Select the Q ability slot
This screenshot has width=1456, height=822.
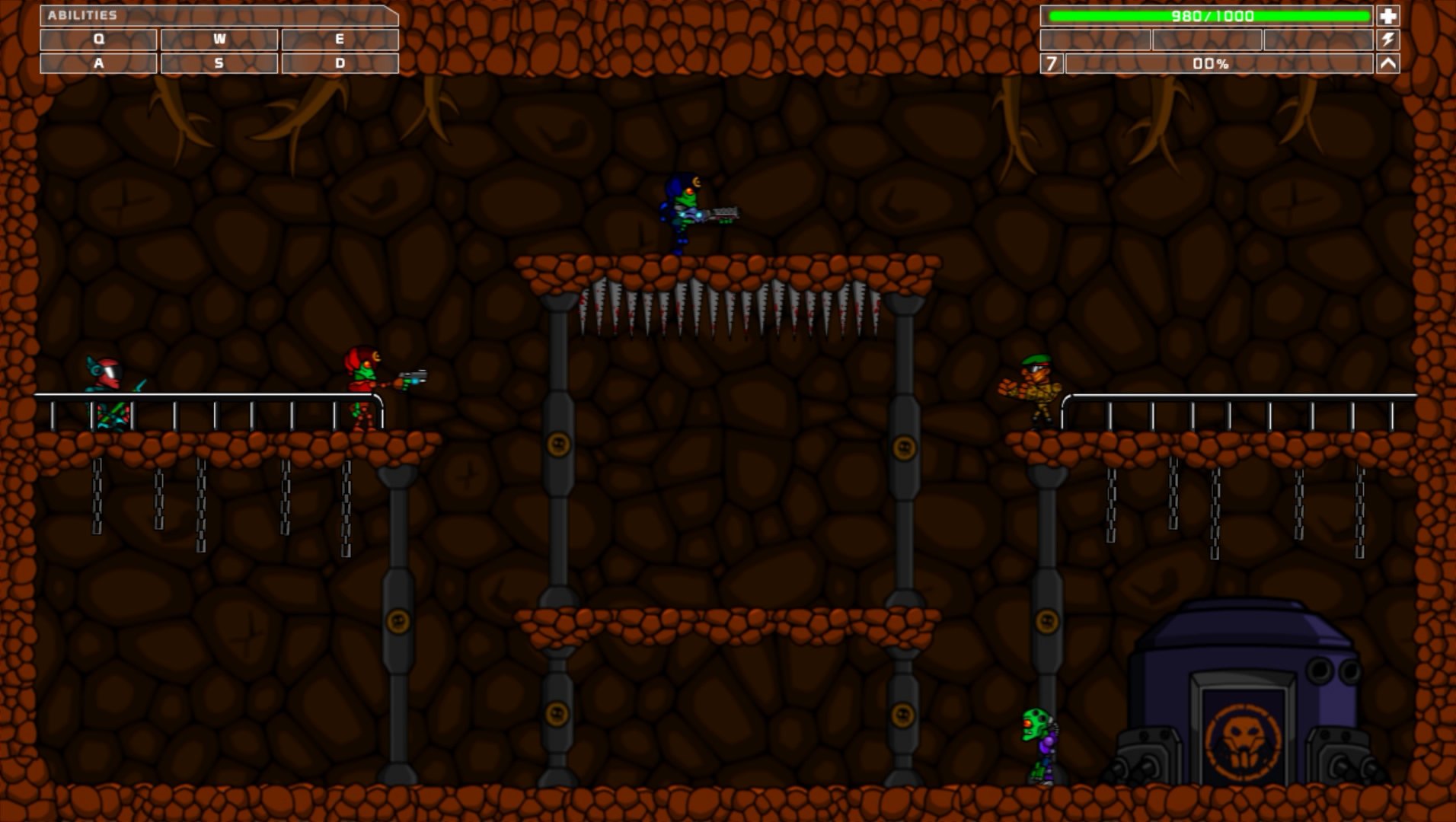coord(97,40)
